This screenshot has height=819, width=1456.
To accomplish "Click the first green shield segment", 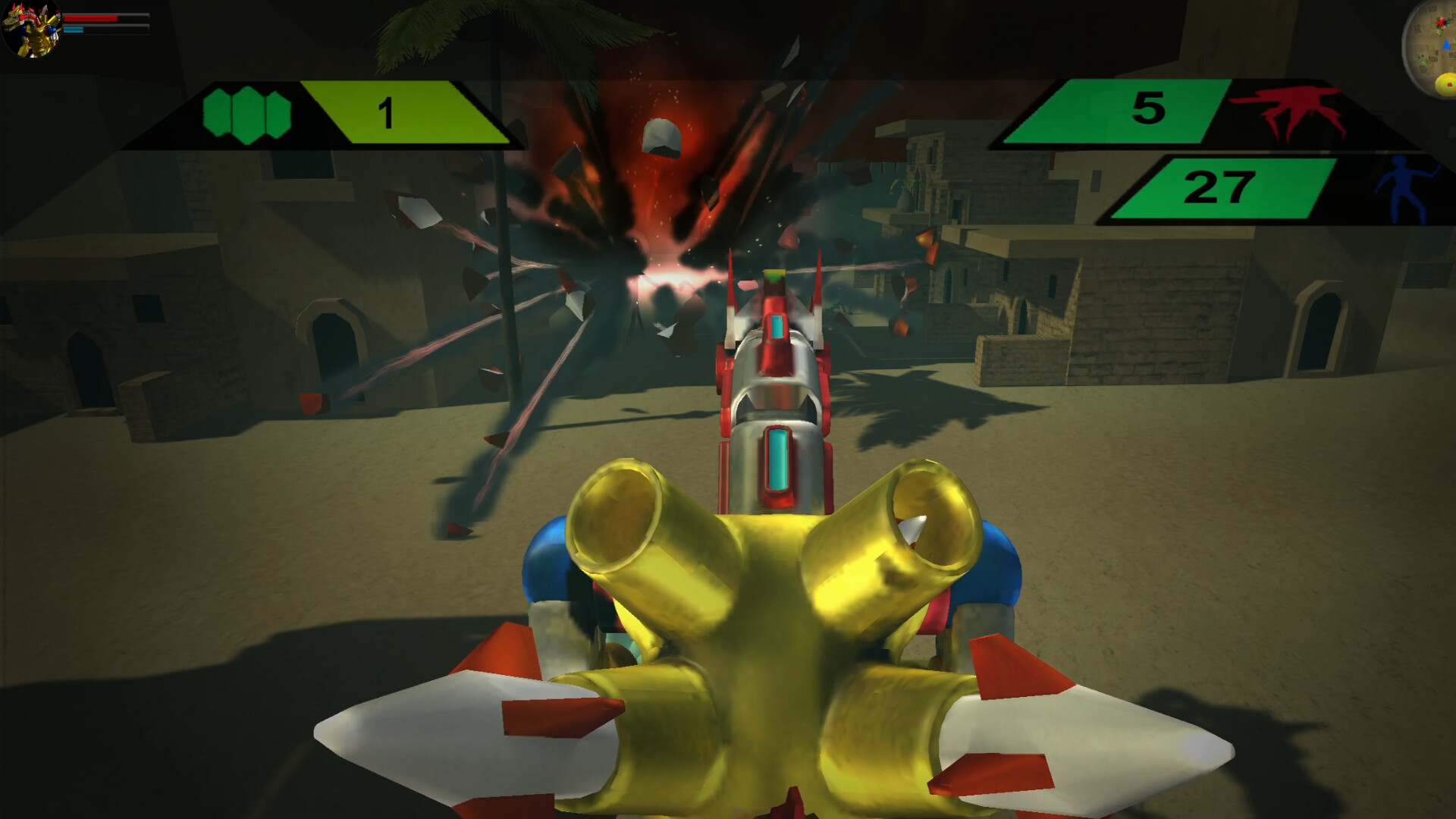I will pos(218,112).
